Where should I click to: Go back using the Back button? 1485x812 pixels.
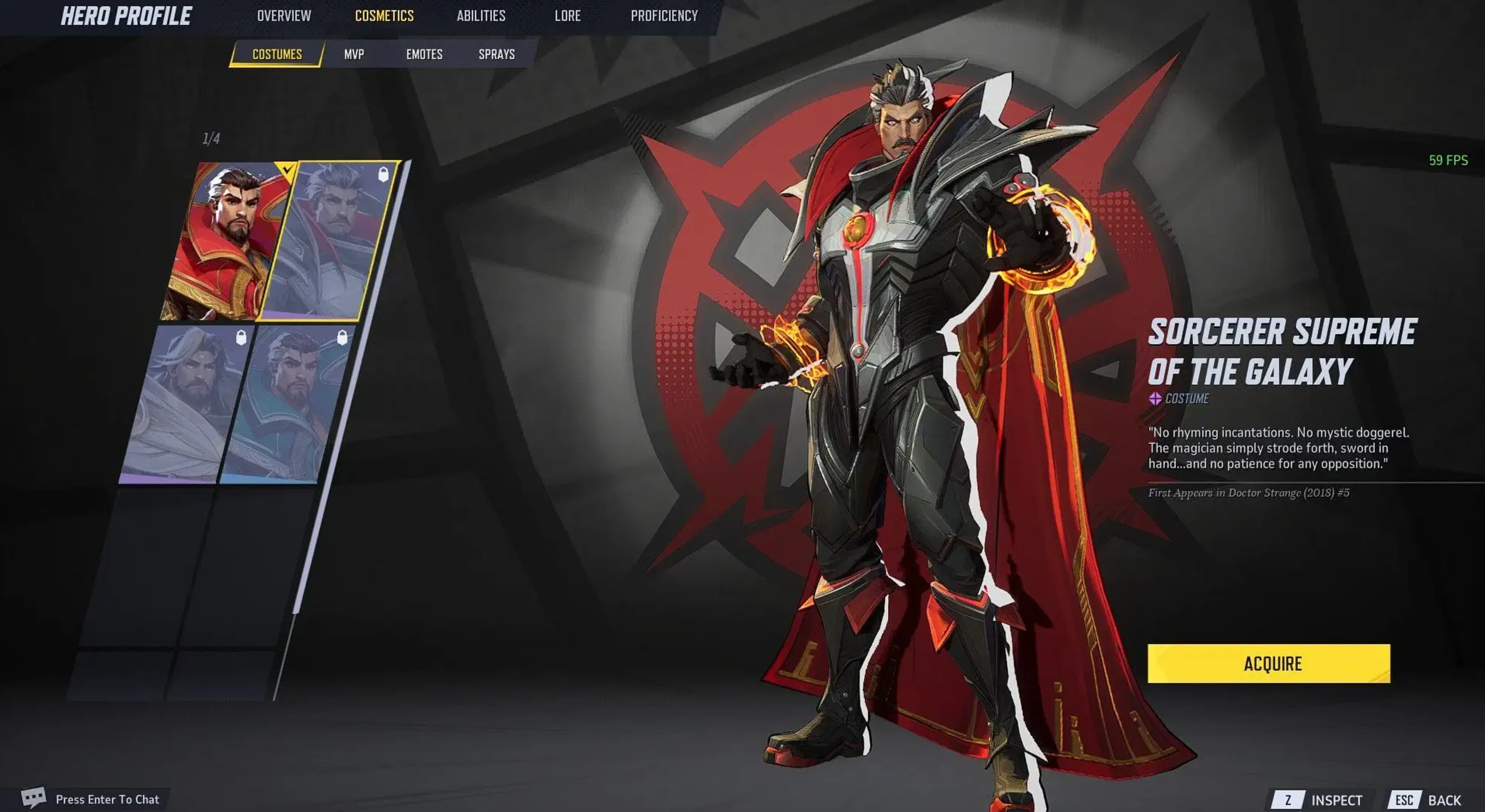click(x=1429, y=800)
